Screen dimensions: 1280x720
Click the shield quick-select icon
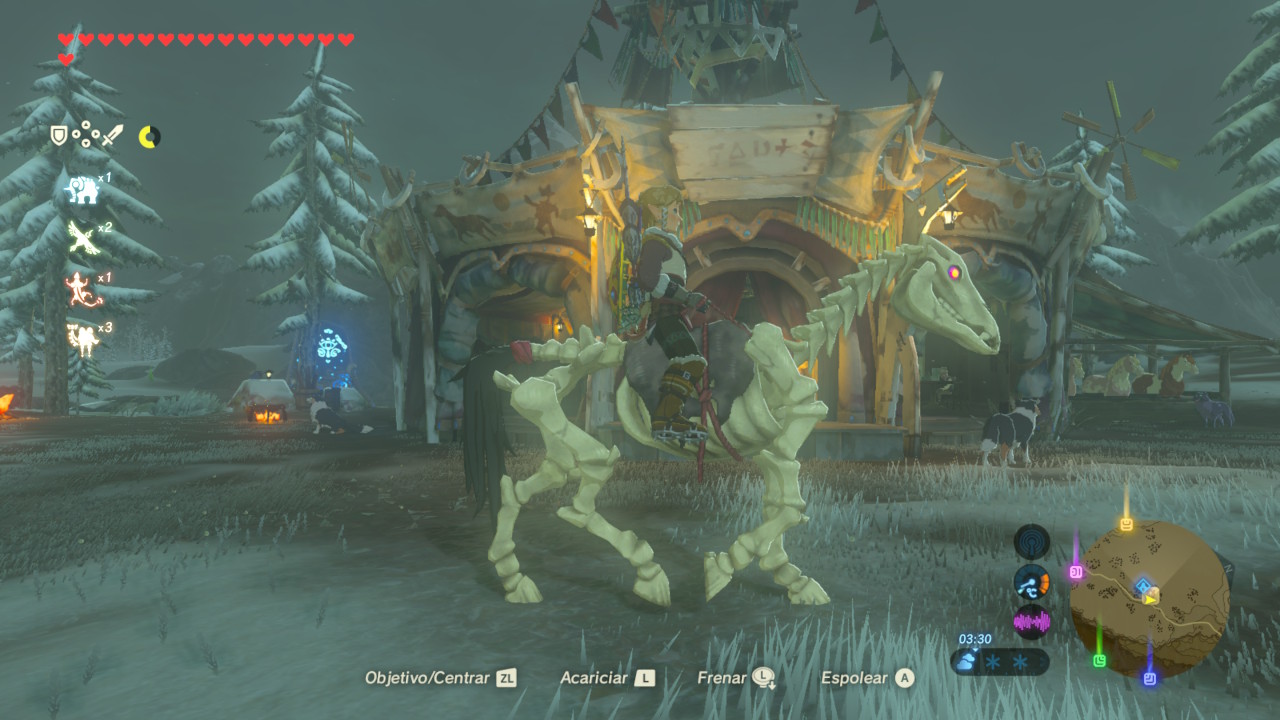click(60, 135)
